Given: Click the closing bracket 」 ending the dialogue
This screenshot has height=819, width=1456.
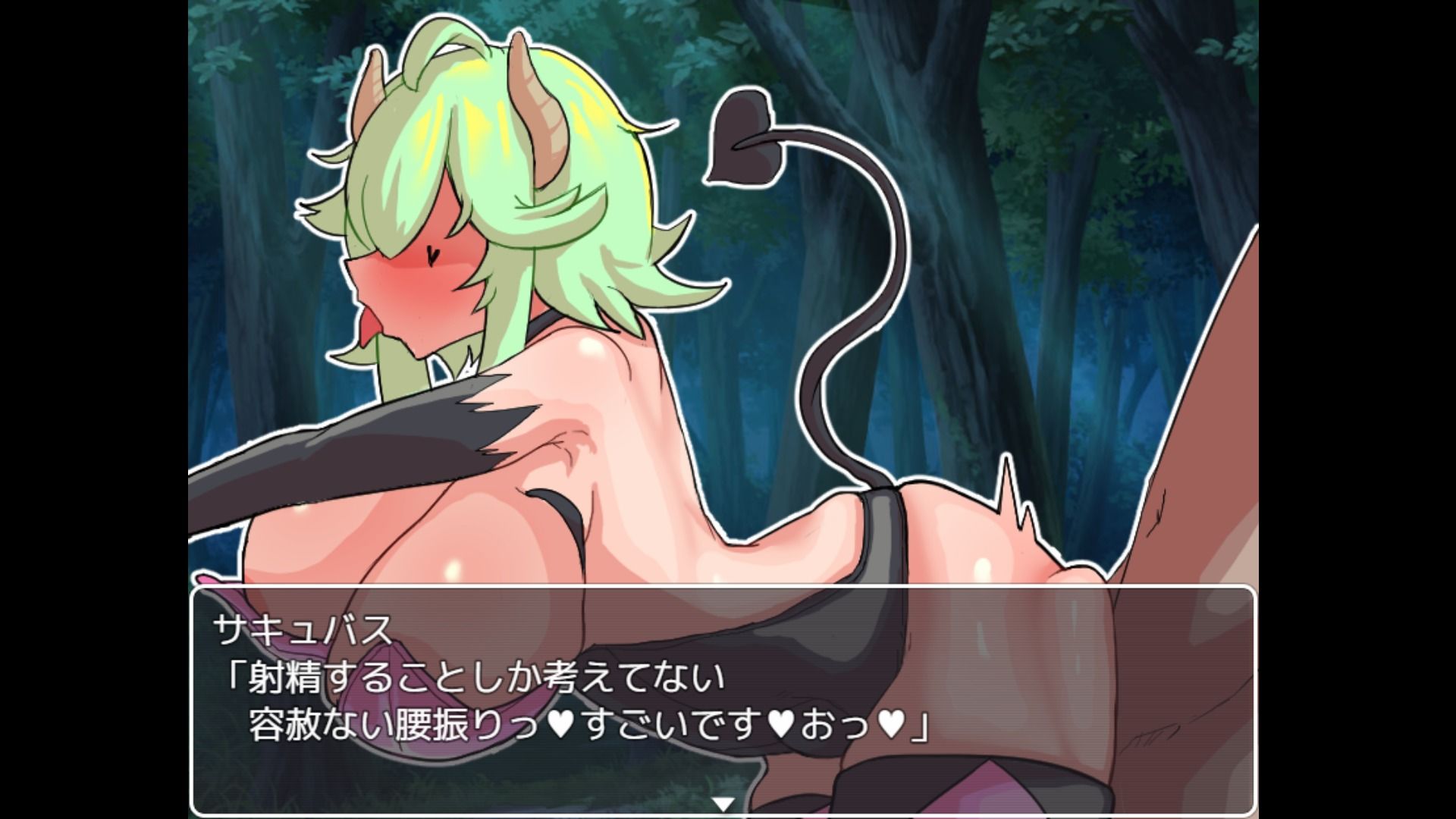Looking at the screenshot, I should coord(919,726).
